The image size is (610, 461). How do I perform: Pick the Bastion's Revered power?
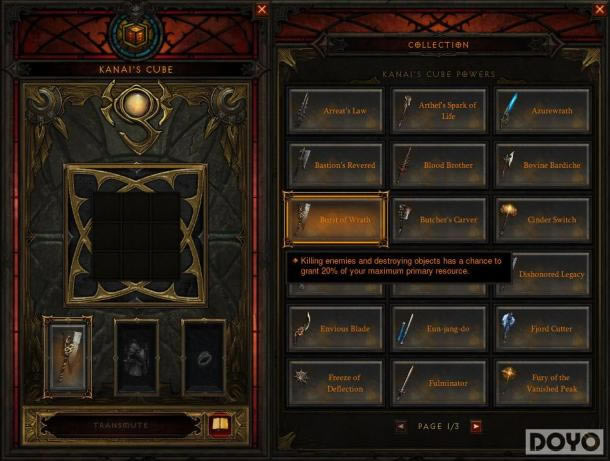coord(335,164)
